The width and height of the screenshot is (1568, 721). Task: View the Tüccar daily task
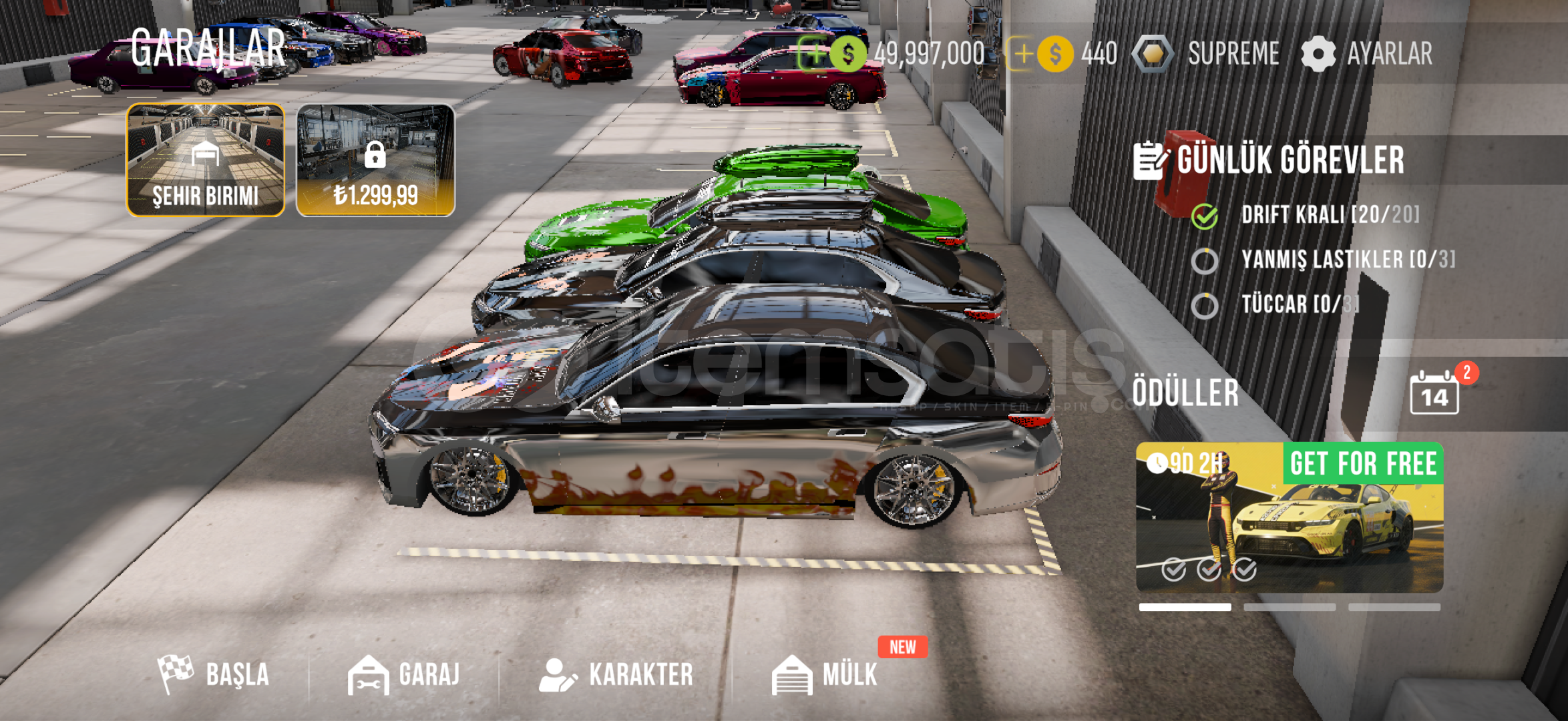click(1299, 304)
